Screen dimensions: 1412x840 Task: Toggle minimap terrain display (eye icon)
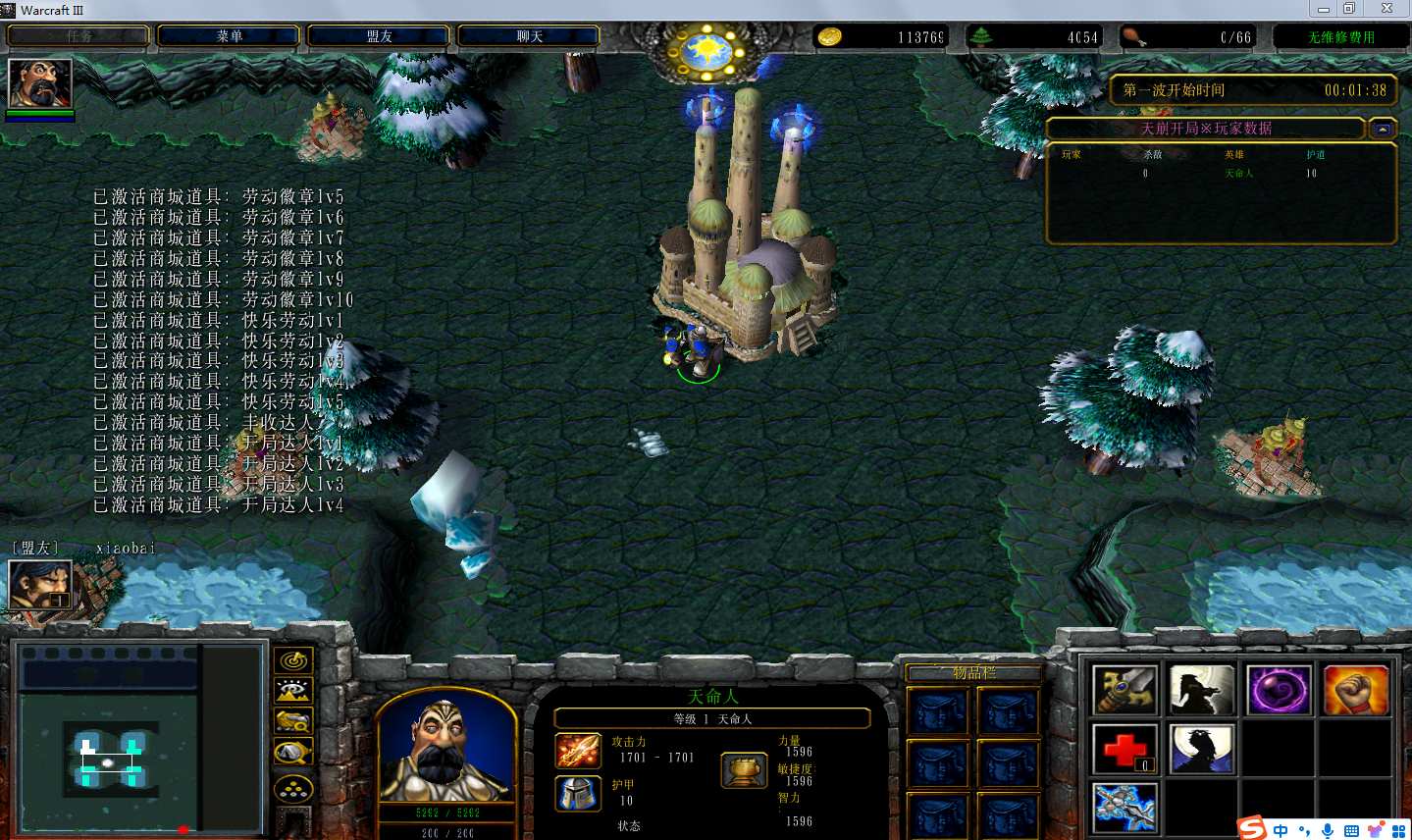[x=293, y=692]
